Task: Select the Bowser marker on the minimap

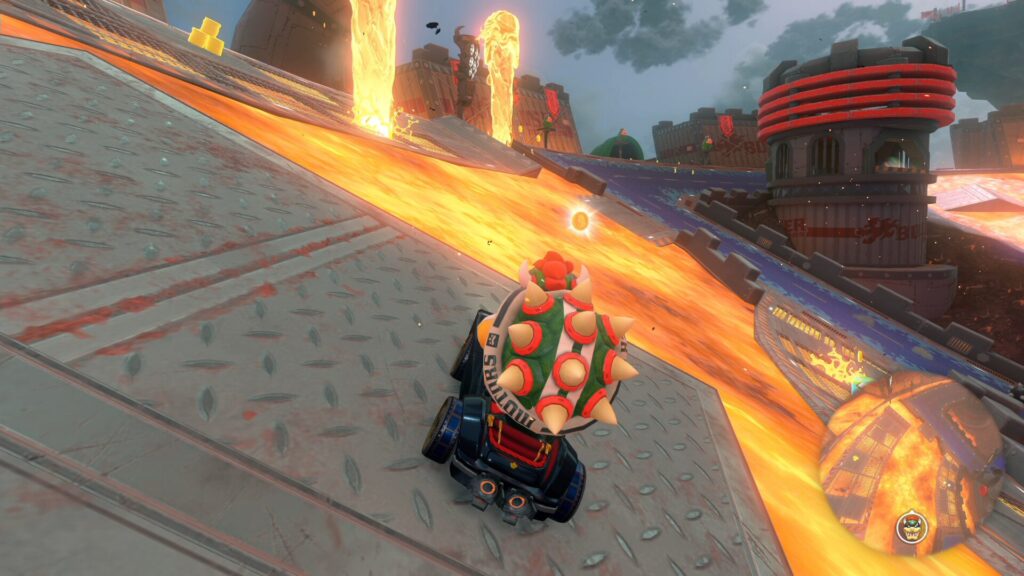Action: [909, 524]
